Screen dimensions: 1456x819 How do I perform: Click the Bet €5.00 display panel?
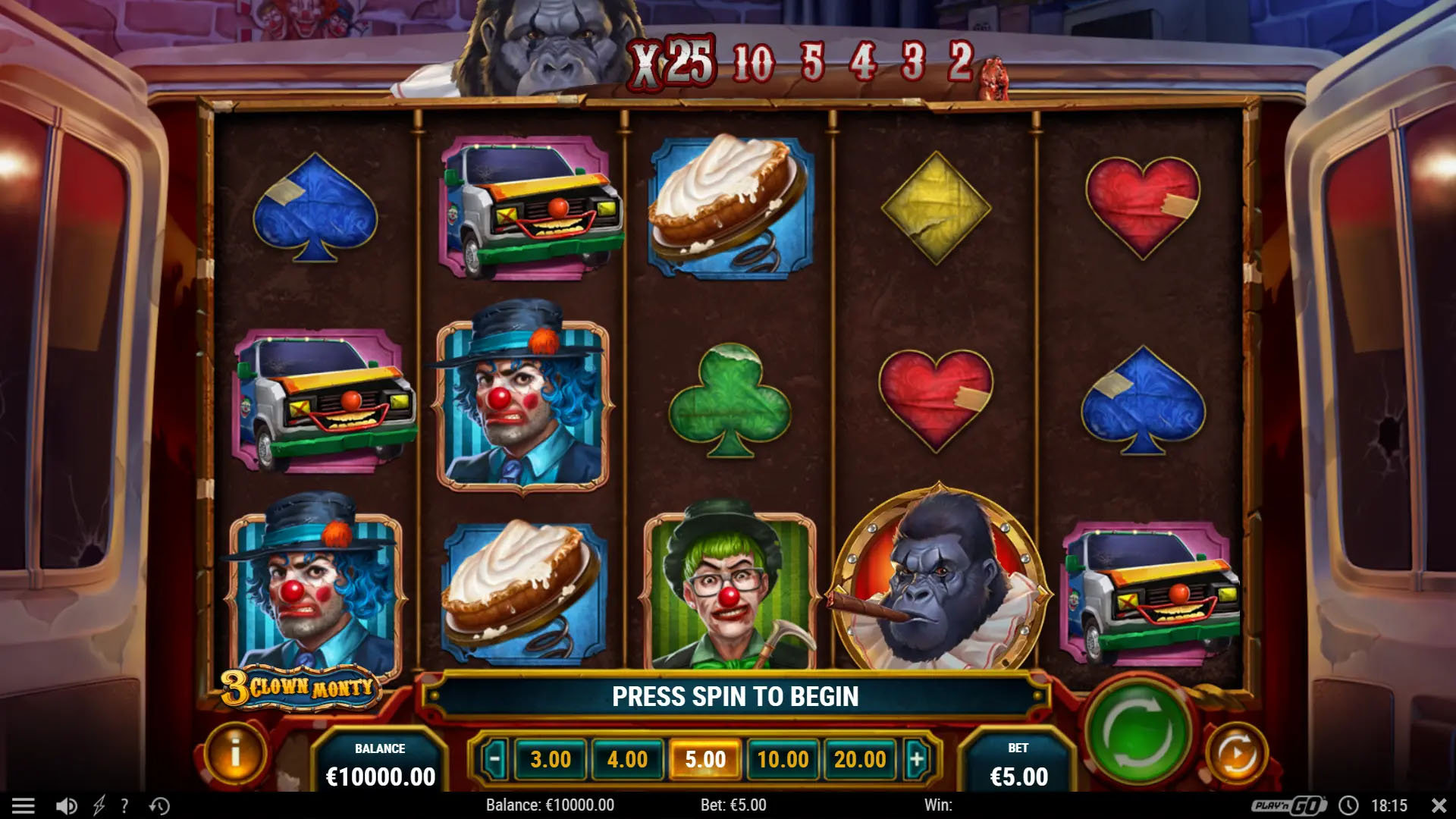(x=1020, y=761)
